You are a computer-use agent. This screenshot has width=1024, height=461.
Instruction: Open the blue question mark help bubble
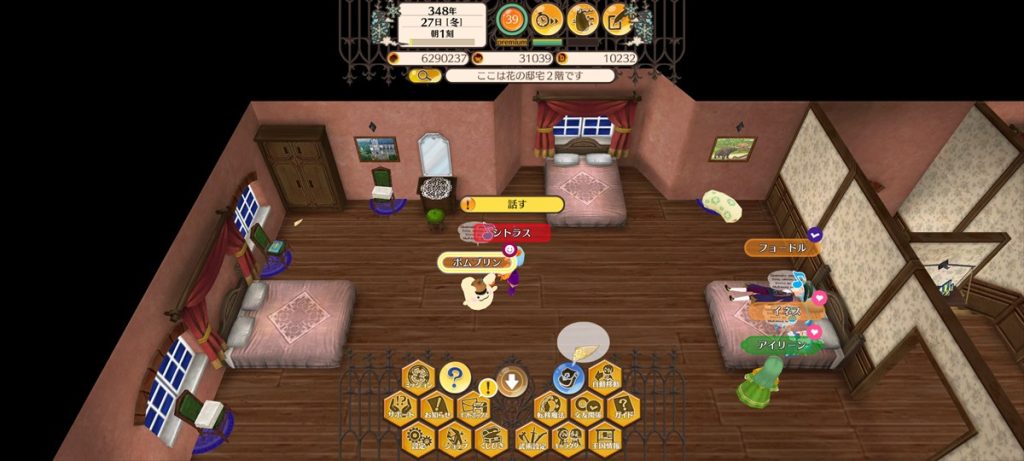pos(454,378)
